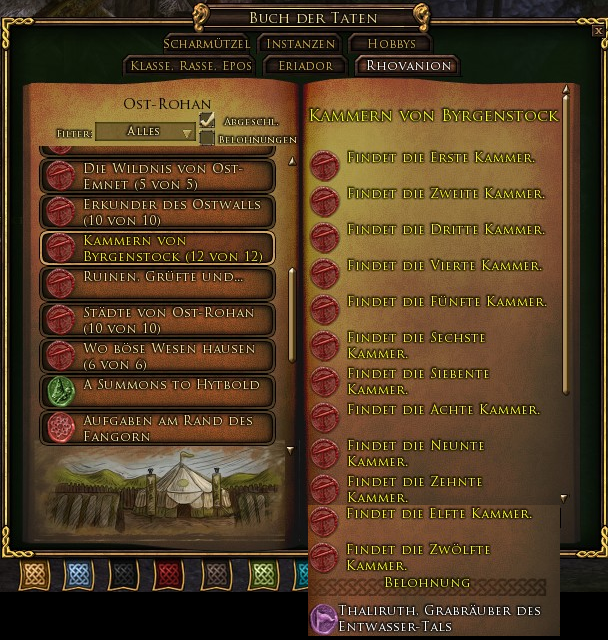The height and width of the screenshot is (640, 608).
Task: Toggle the Abgeschl. checkbox
Action: [207, 120]
